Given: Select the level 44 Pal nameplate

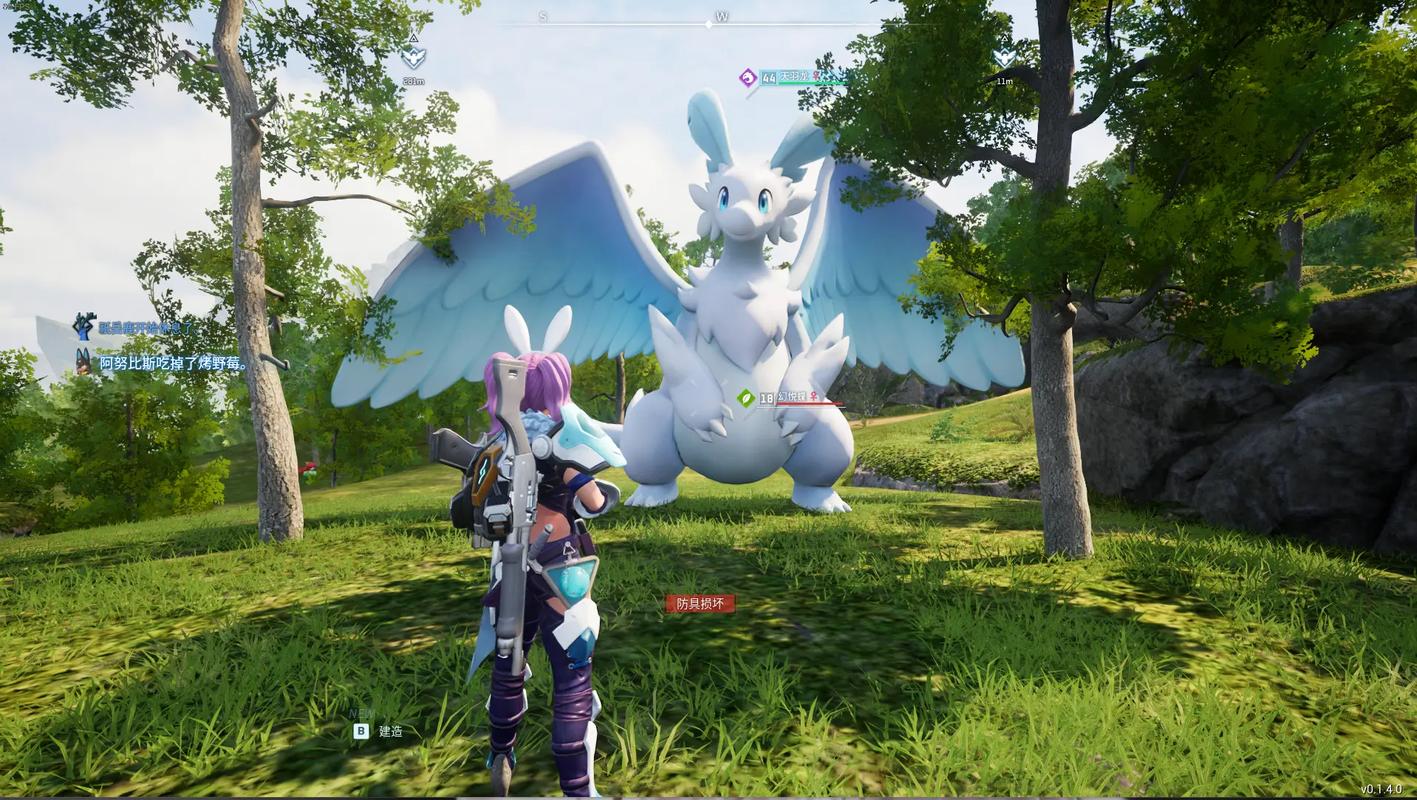Looking at the screenshot, I should tap(791, 78).
